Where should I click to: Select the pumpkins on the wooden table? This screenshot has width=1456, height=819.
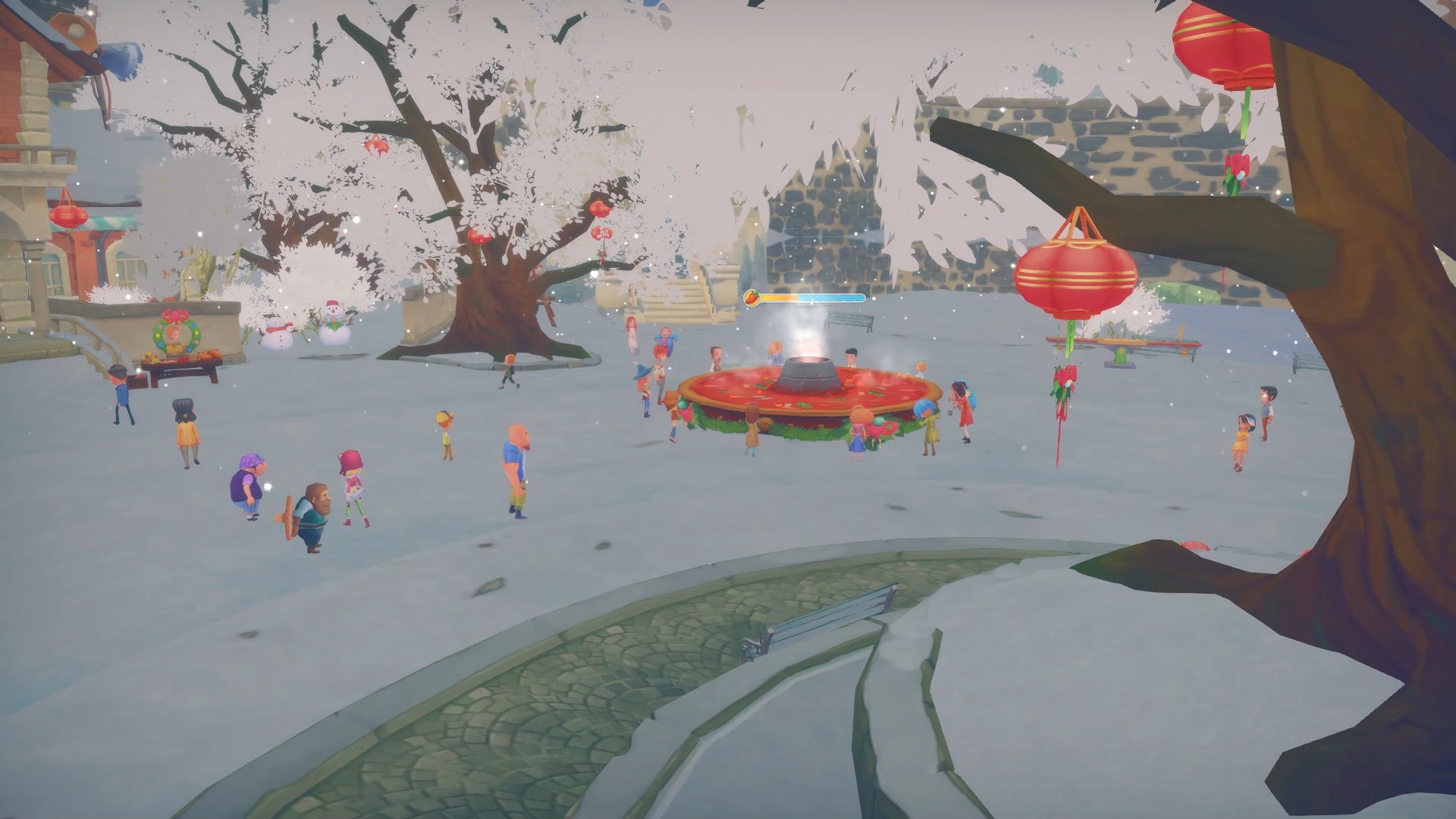coord(210,354)
